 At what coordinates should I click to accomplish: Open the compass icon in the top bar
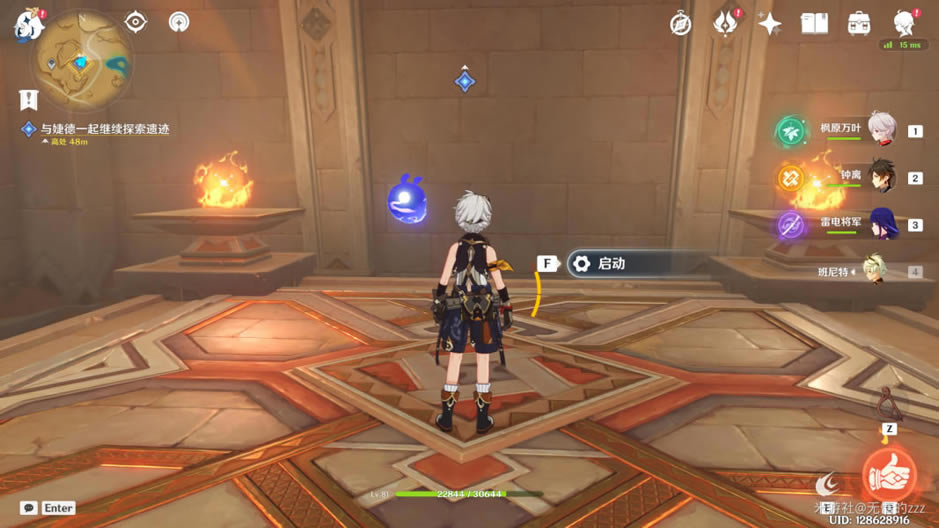click(681, 24)
